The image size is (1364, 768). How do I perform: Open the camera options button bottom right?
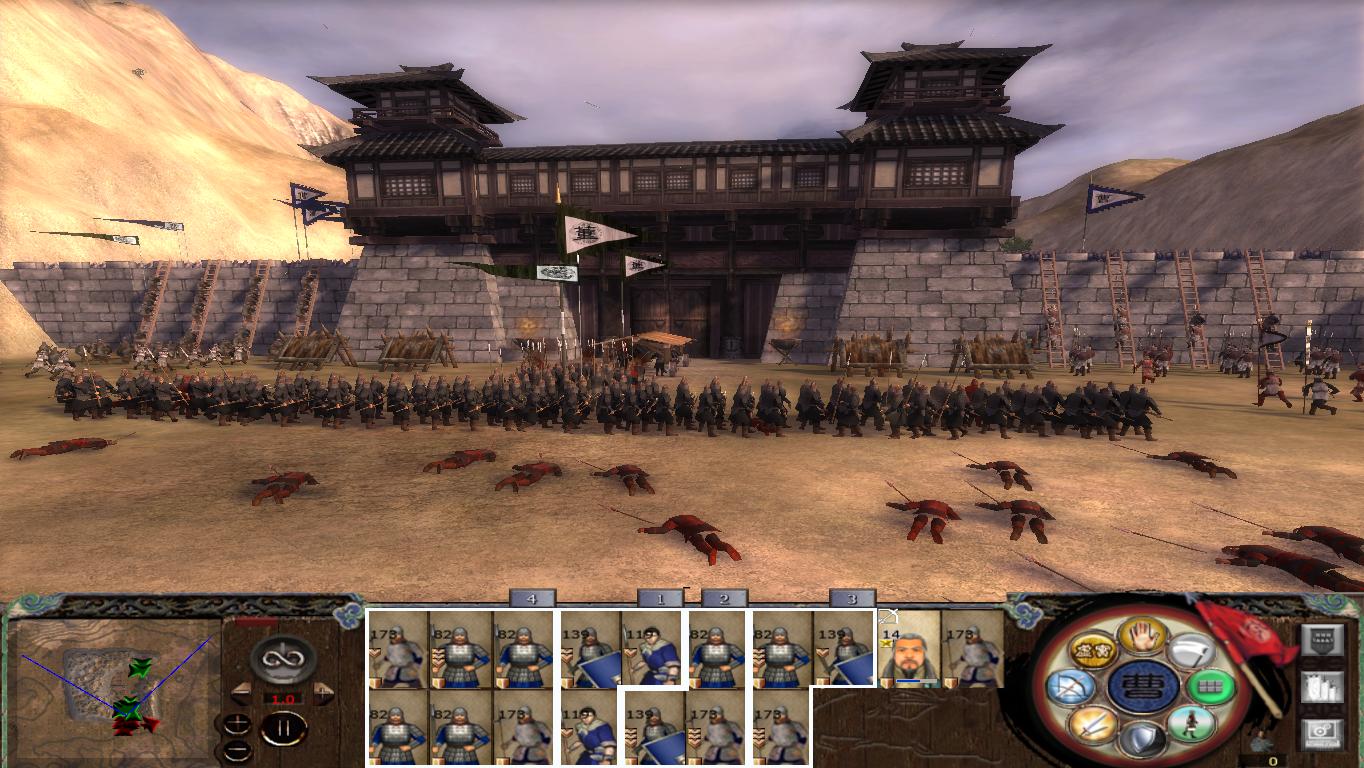pyautogui.click(x=1321, y=732)
